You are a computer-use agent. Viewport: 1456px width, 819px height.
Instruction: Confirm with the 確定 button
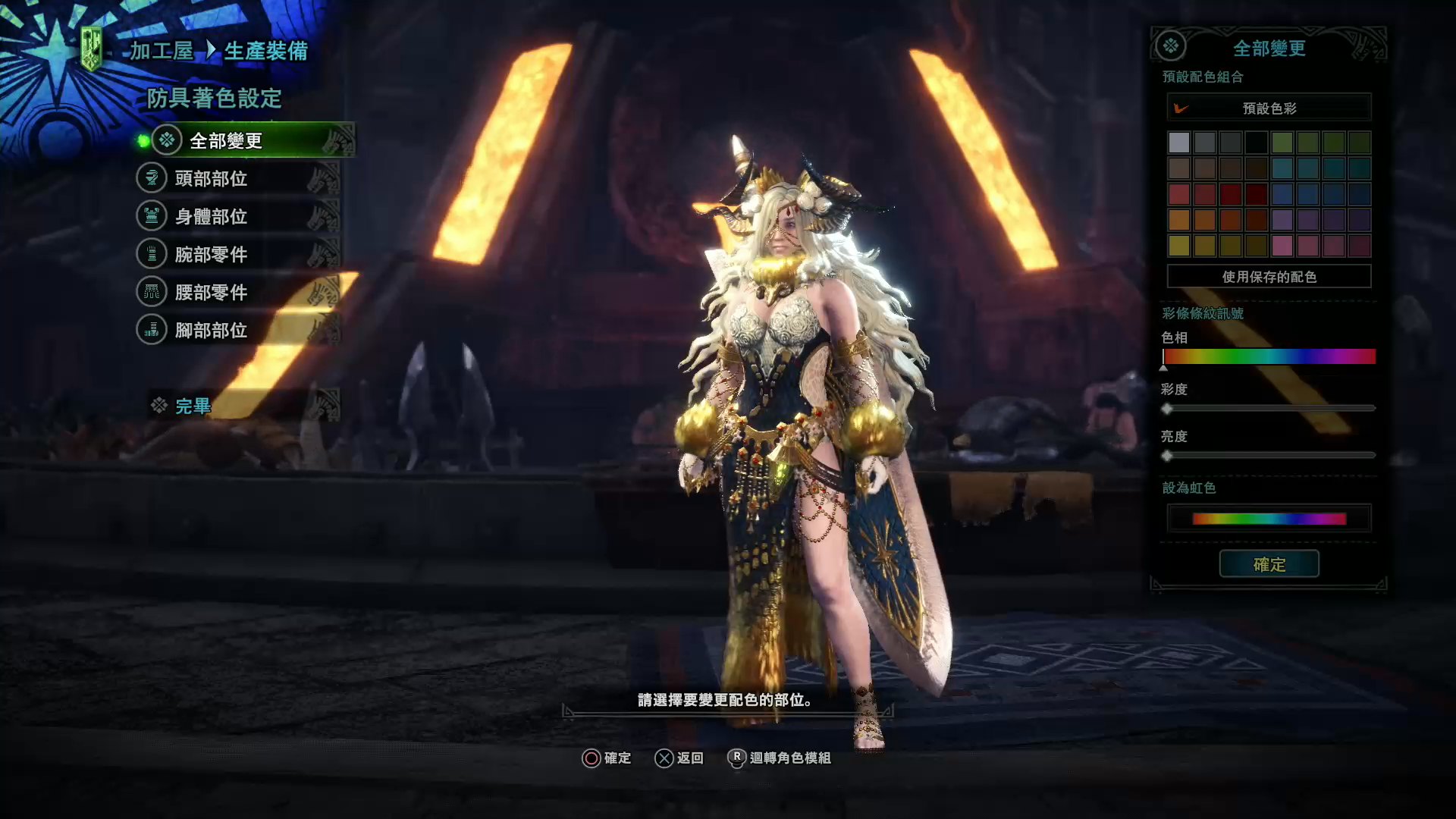tap(1269, 564)
